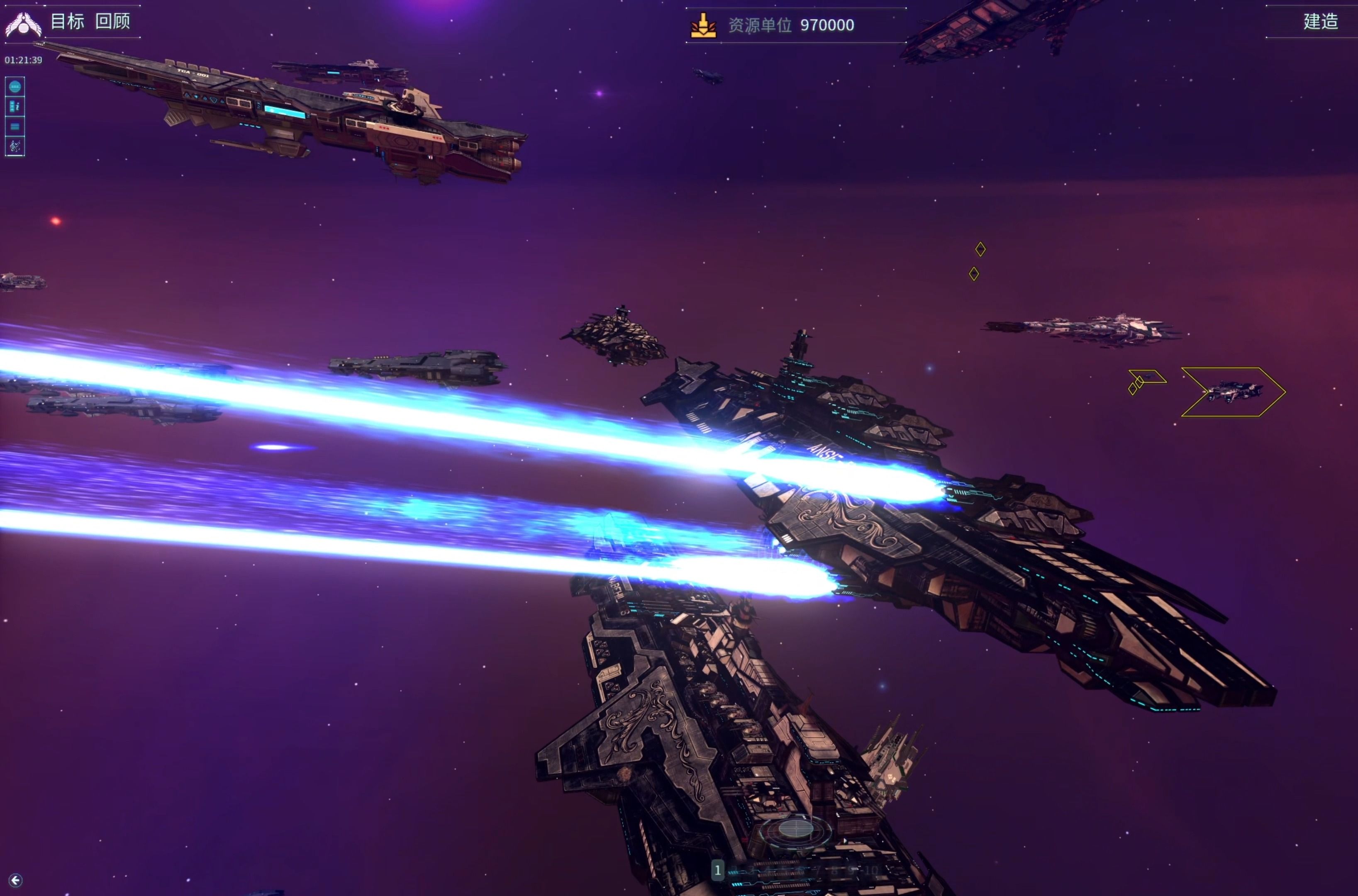Click the music notes sidebar icon

[15, 147]
